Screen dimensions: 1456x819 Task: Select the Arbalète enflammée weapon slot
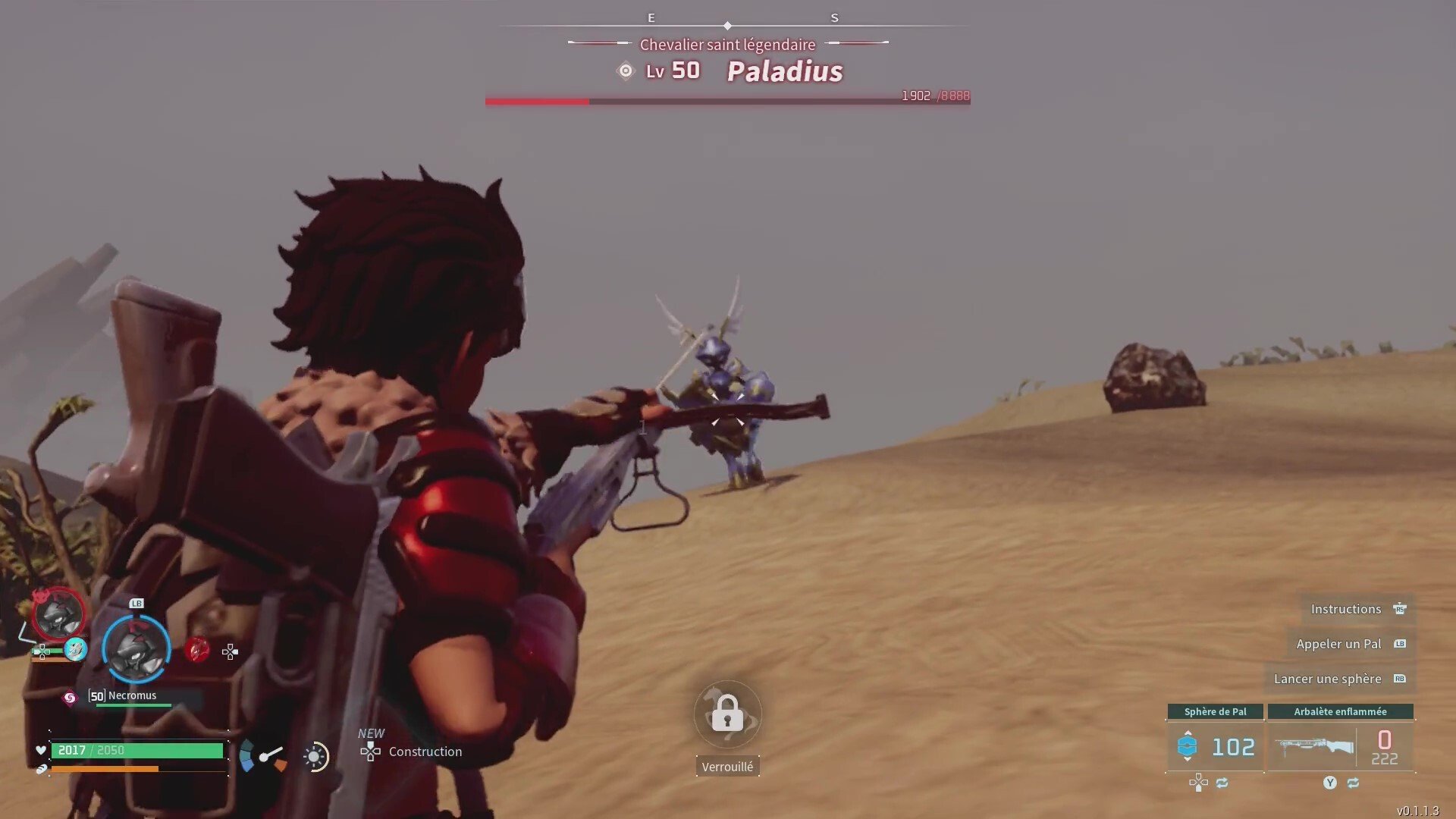[x=1340, y=746]
